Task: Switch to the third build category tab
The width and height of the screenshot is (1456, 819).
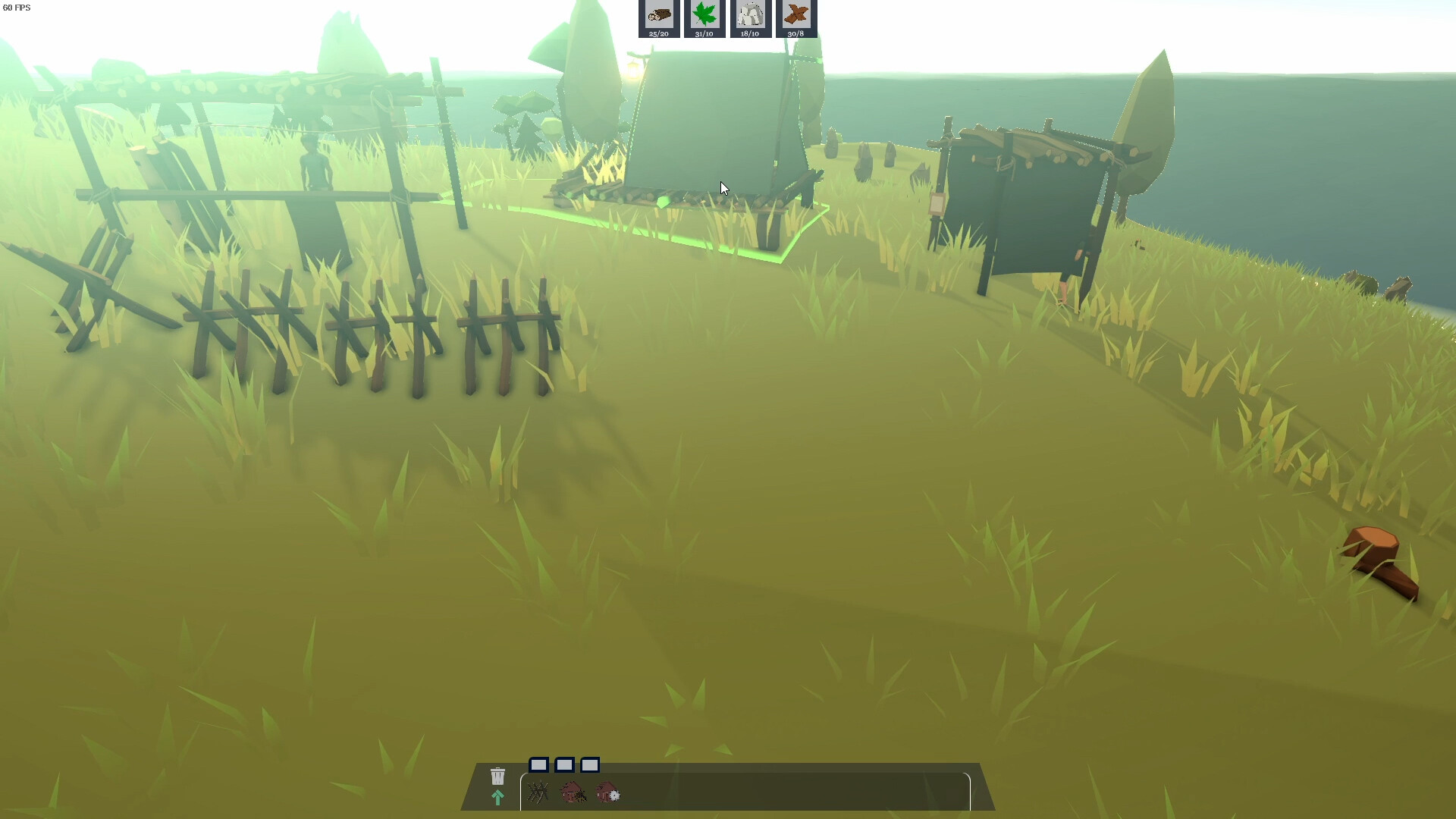Action: pos(591,765)
